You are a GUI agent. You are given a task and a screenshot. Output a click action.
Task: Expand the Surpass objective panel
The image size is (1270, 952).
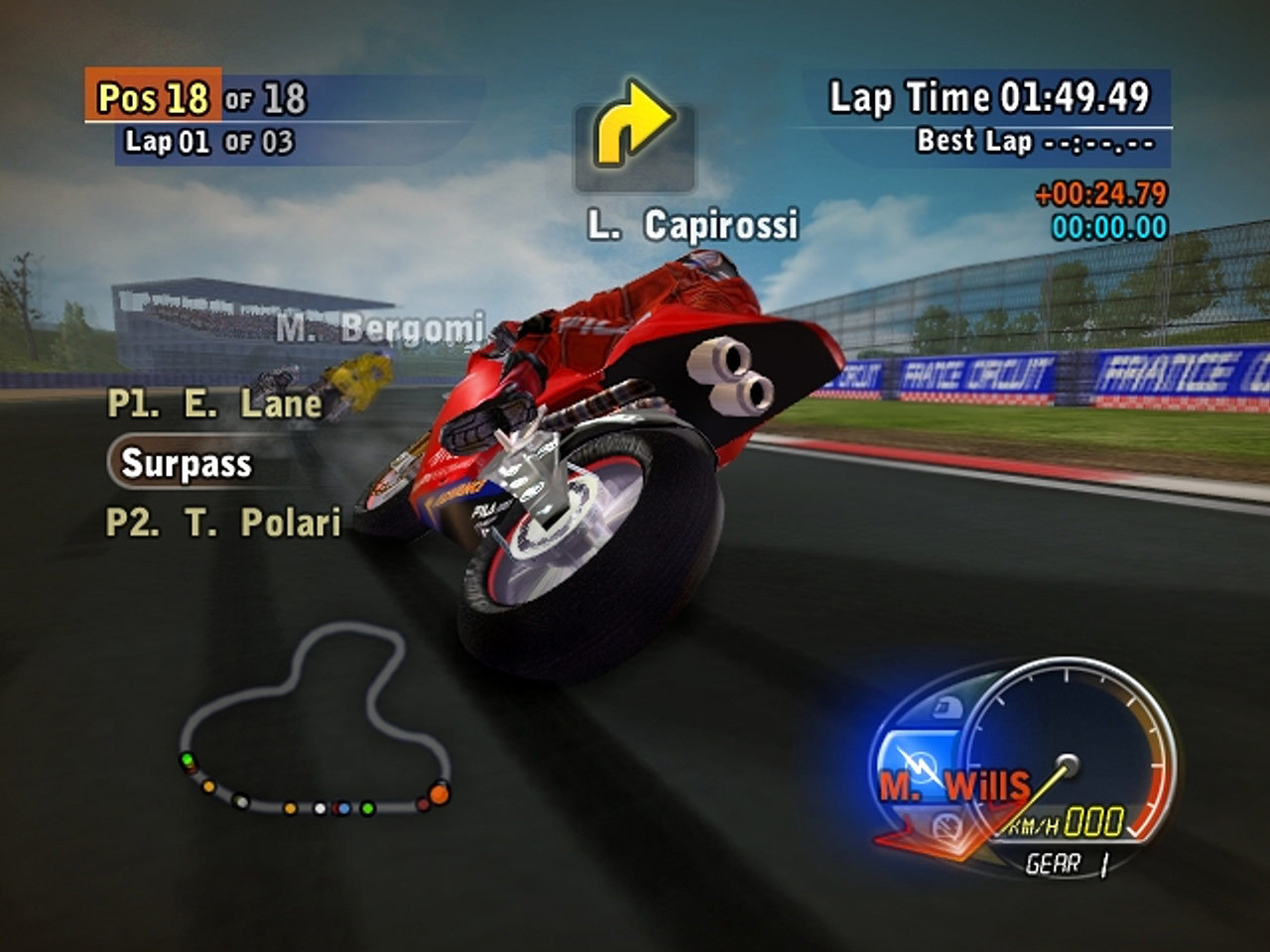click(185, 461)
